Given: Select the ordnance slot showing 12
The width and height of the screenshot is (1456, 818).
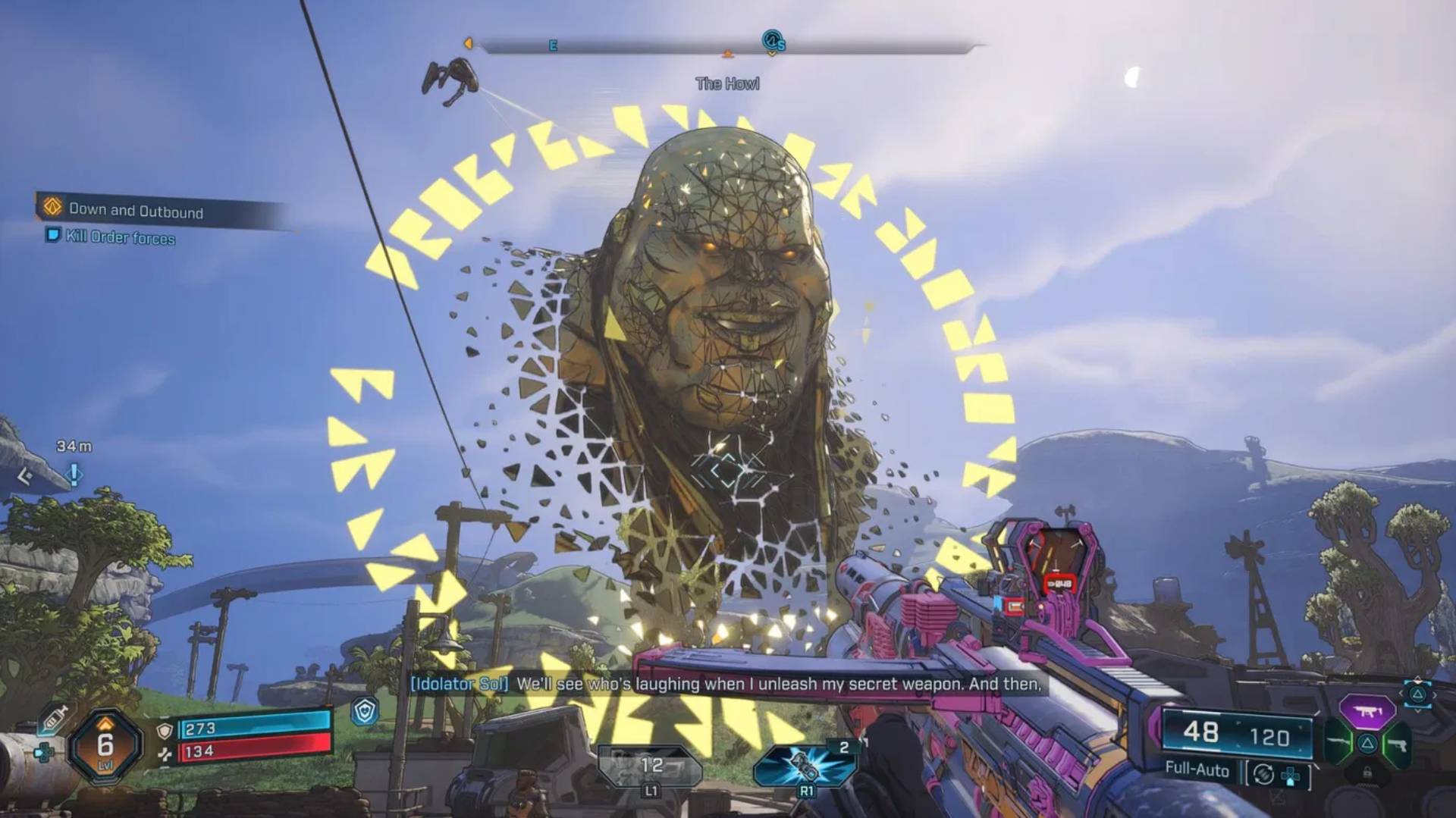Looking at the screenshot, I should coord(651,766).
